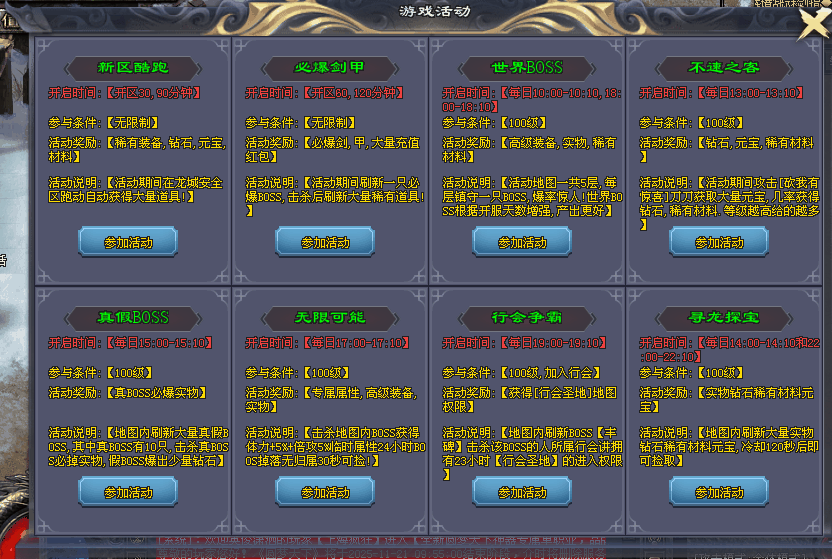This screenshot has height=559, width=832.
Task: Click 参加活动 under 寻龙探宝
Action: point(719,492)
